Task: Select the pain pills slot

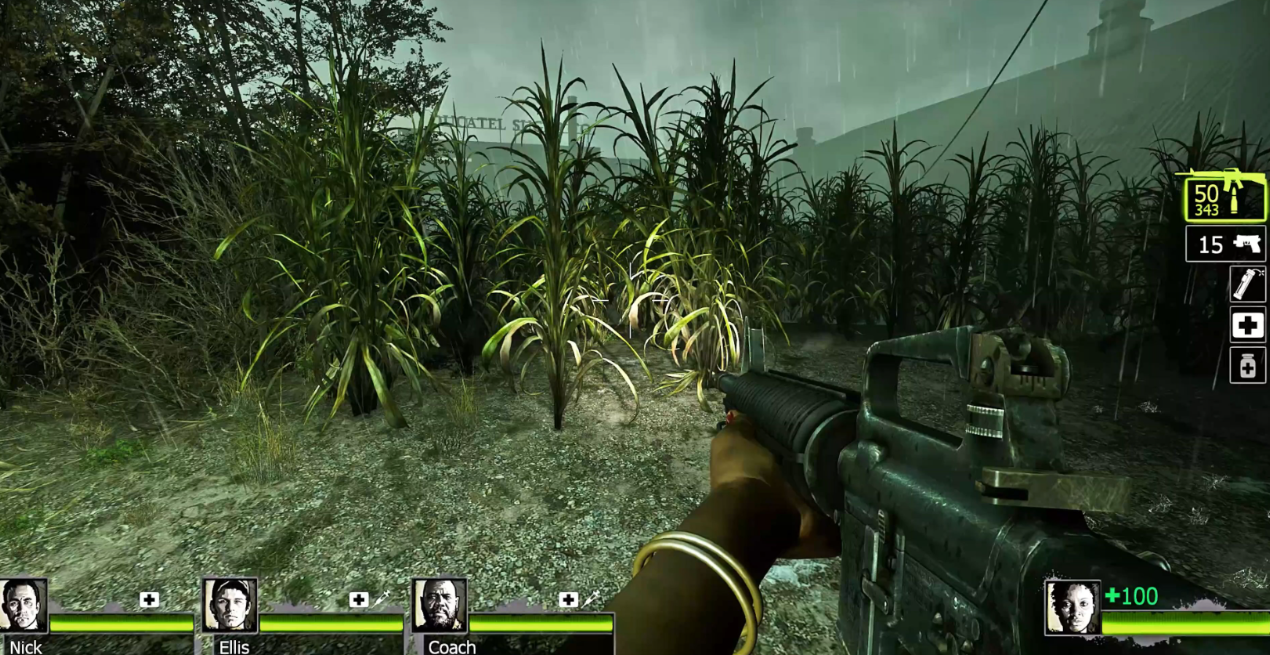Action: 1247,366
